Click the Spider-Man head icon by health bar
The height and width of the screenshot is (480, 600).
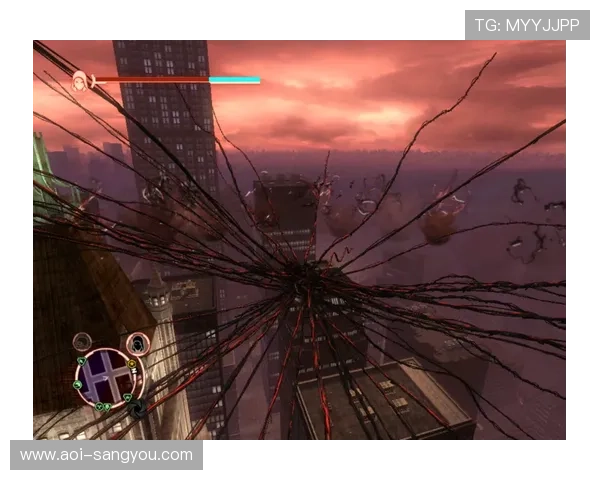tap(79, 79)
